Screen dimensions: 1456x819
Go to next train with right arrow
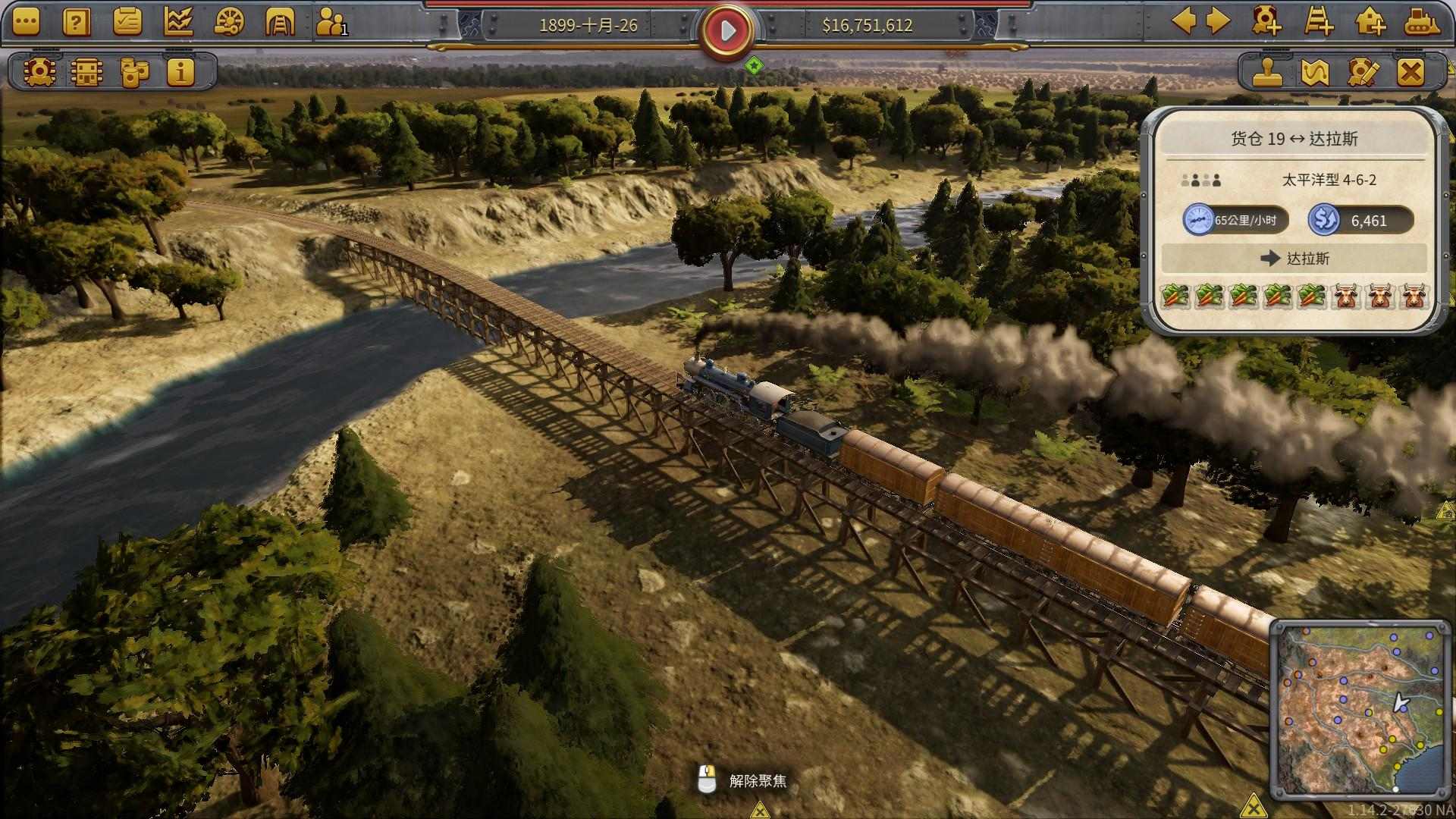coord(1218,21)
